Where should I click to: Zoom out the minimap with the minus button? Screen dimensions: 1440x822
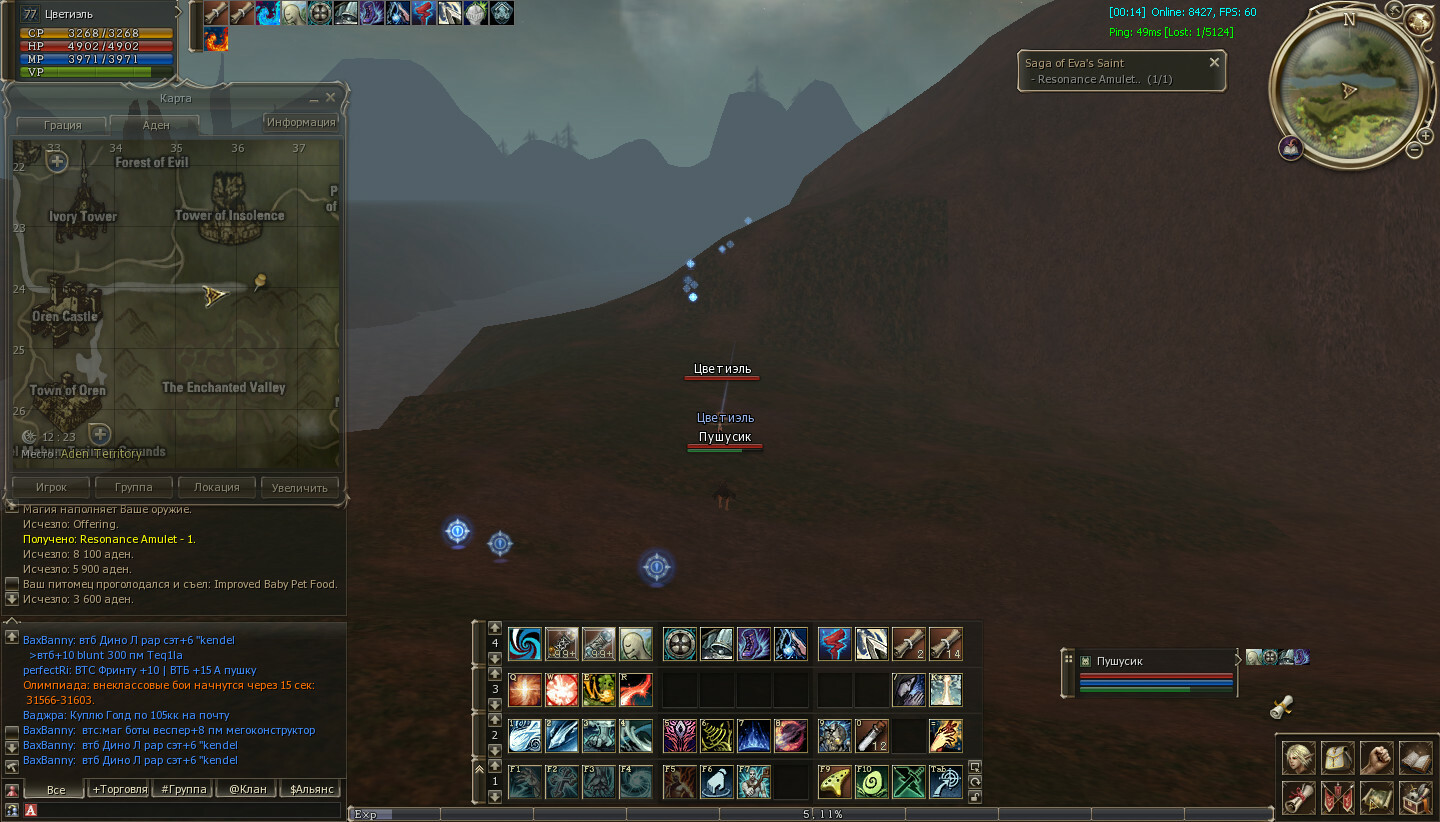[1414, 150]
